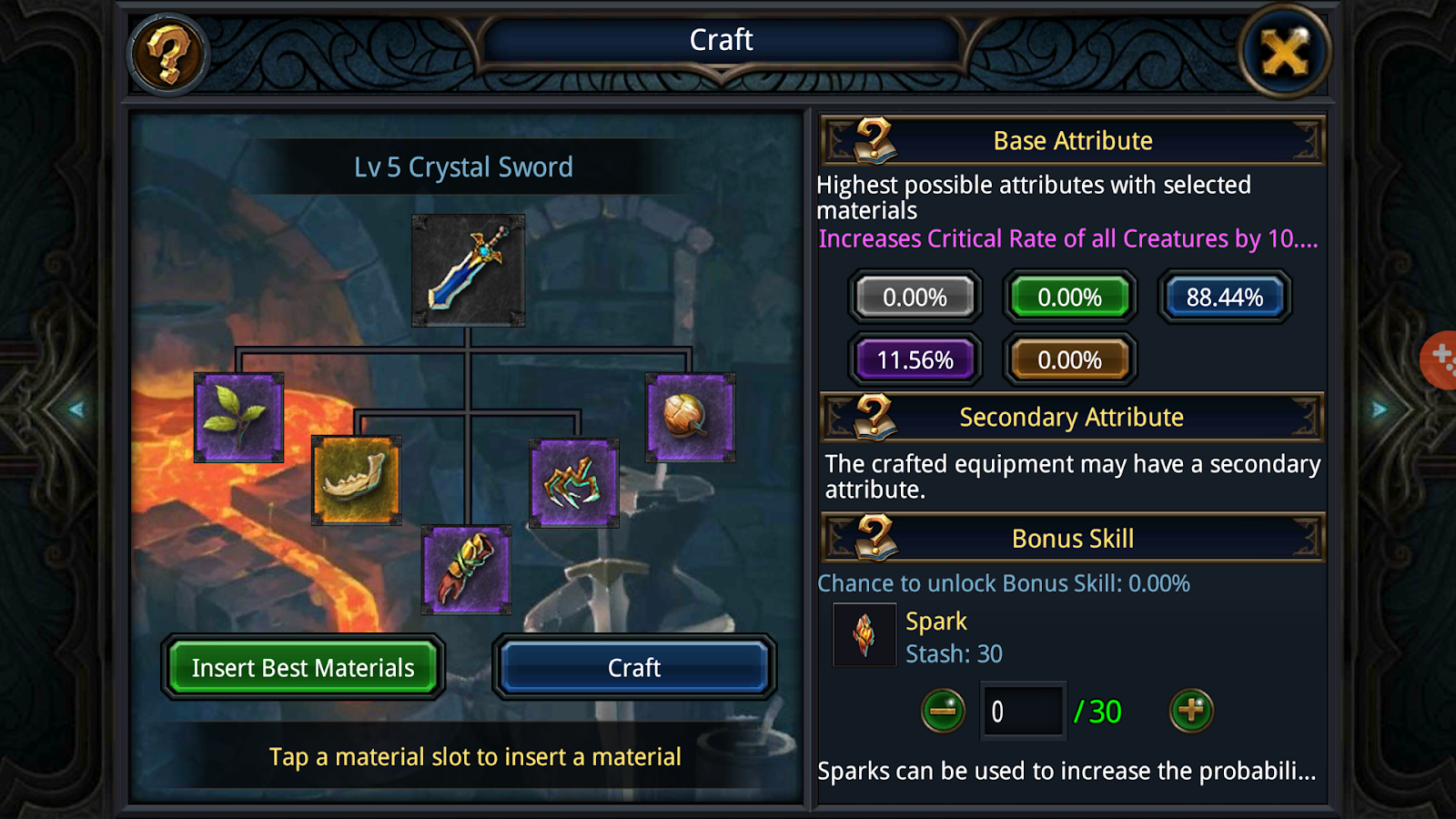The height and width of the screenshot is (819, 1456).
Task: Open the red gamepad overlay button
Action: [x=1441, y=359]
